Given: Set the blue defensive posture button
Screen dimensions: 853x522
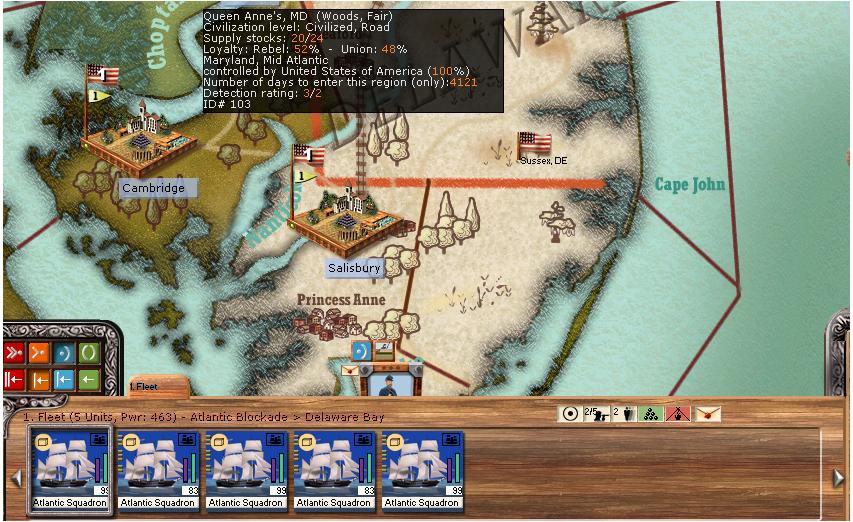Looking at the screenshot, I should point(63,352).
